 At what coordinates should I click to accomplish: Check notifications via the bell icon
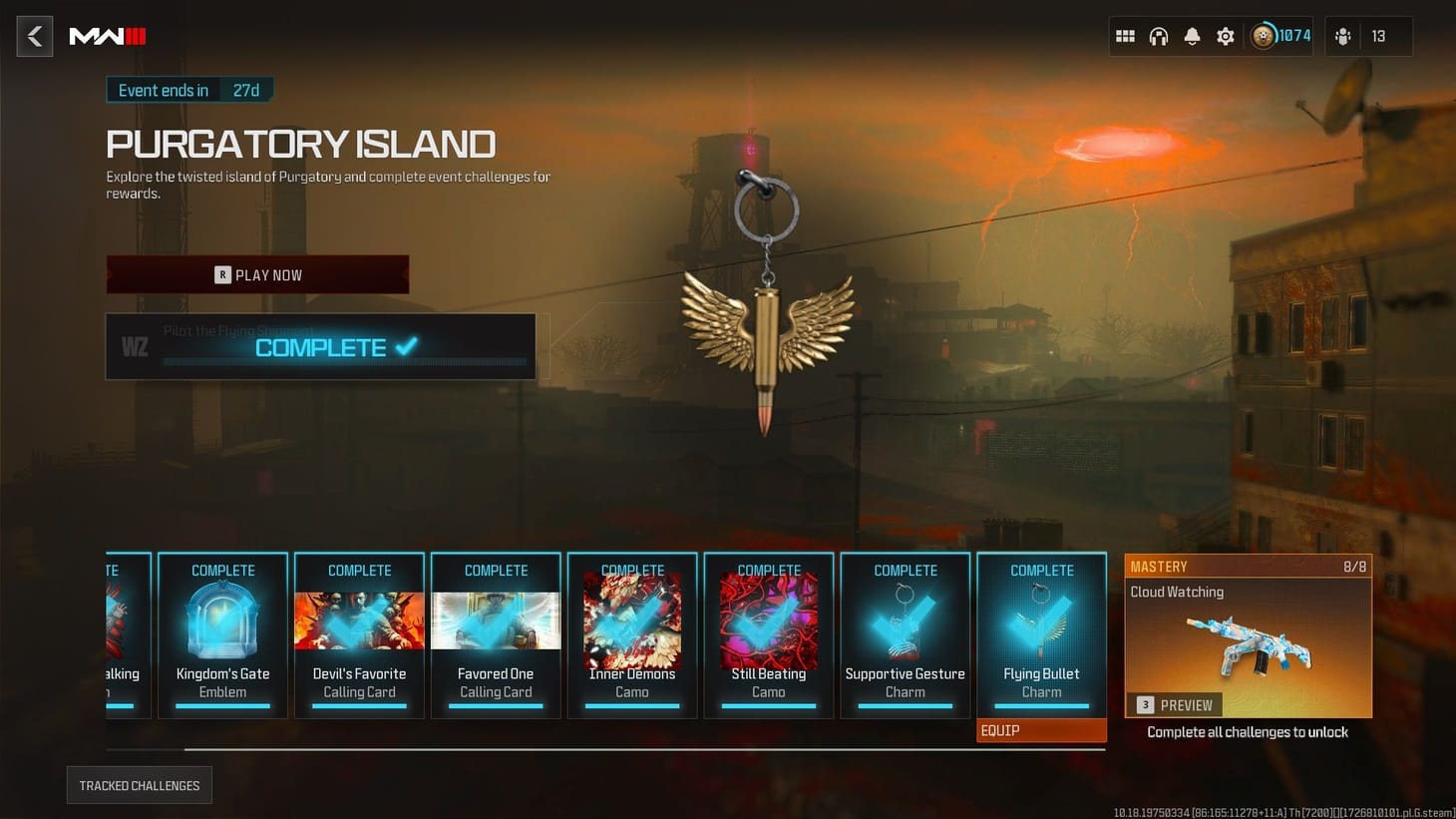click(1192, 36)
